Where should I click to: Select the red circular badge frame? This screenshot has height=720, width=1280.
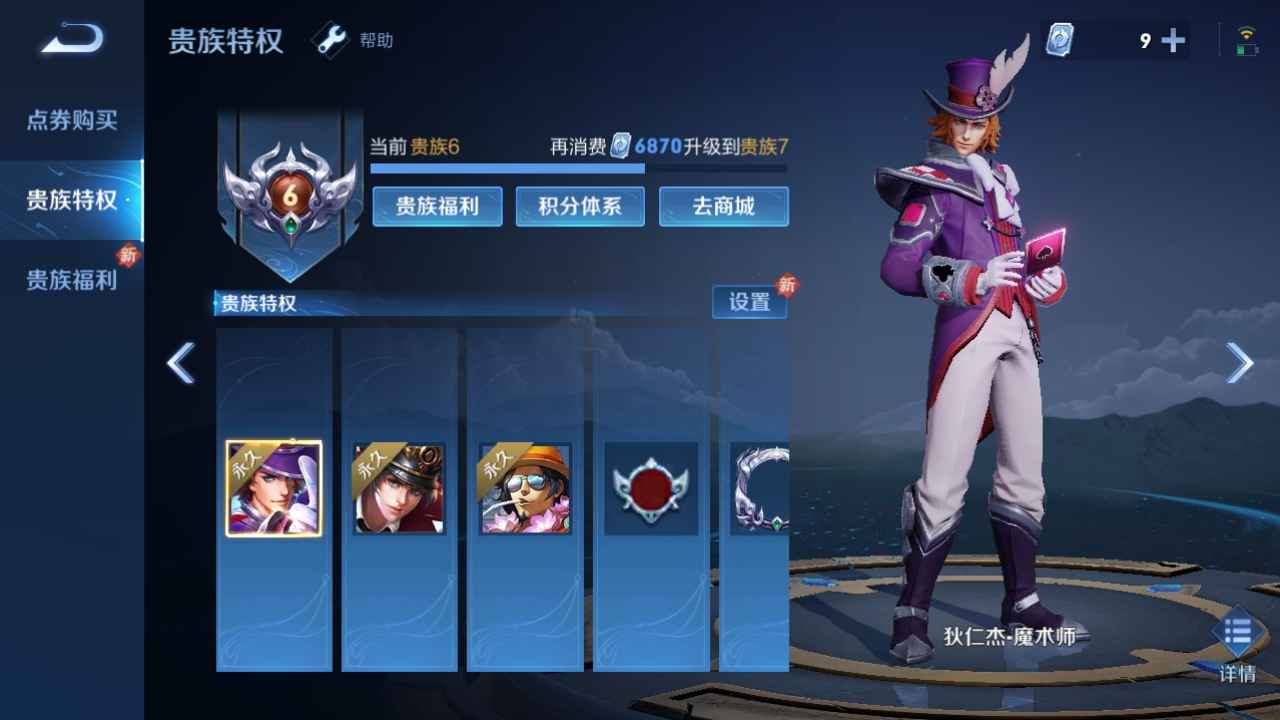point(651,488)
